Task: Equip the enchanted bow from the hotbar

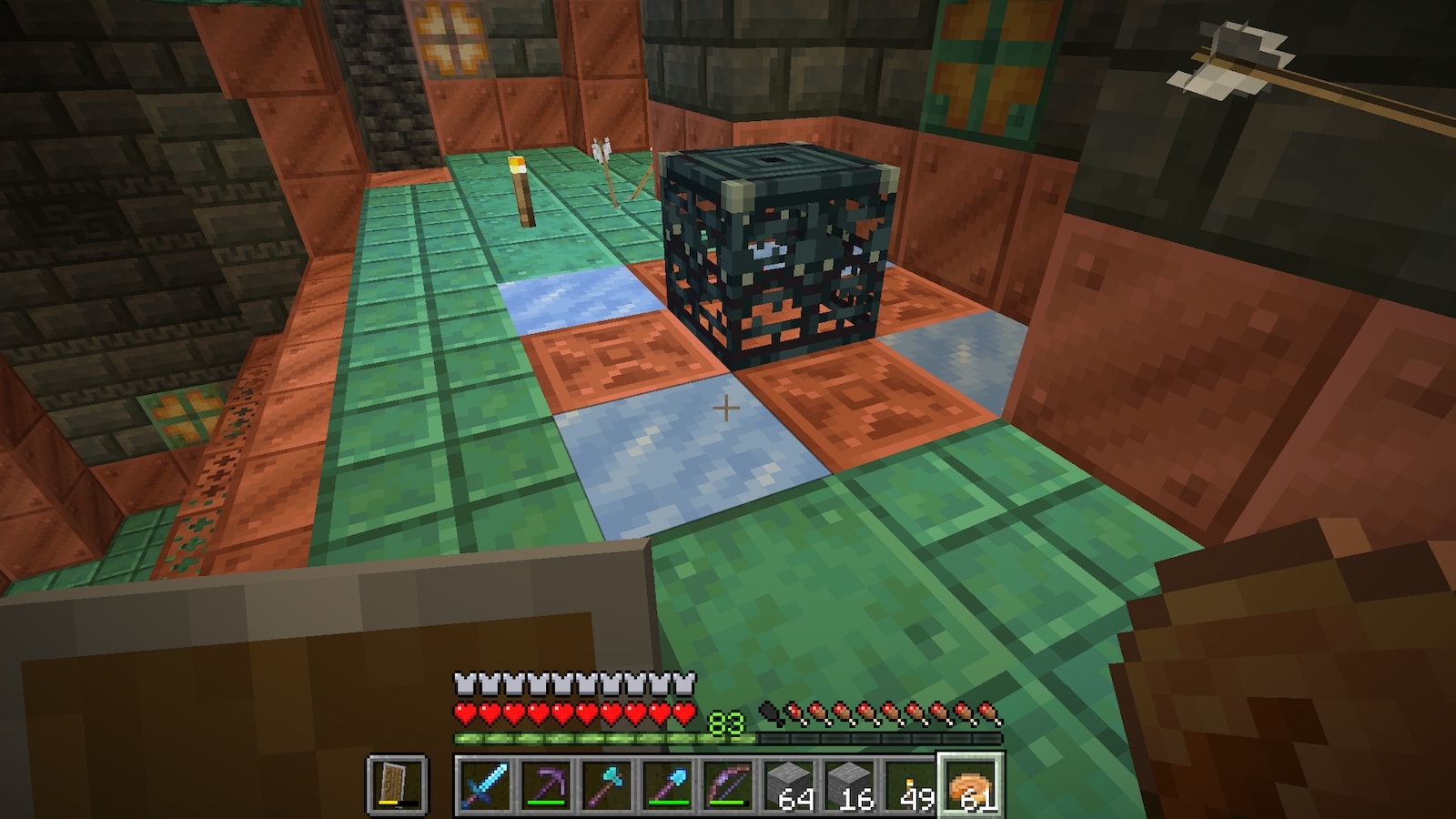Action: coord(728,784)
